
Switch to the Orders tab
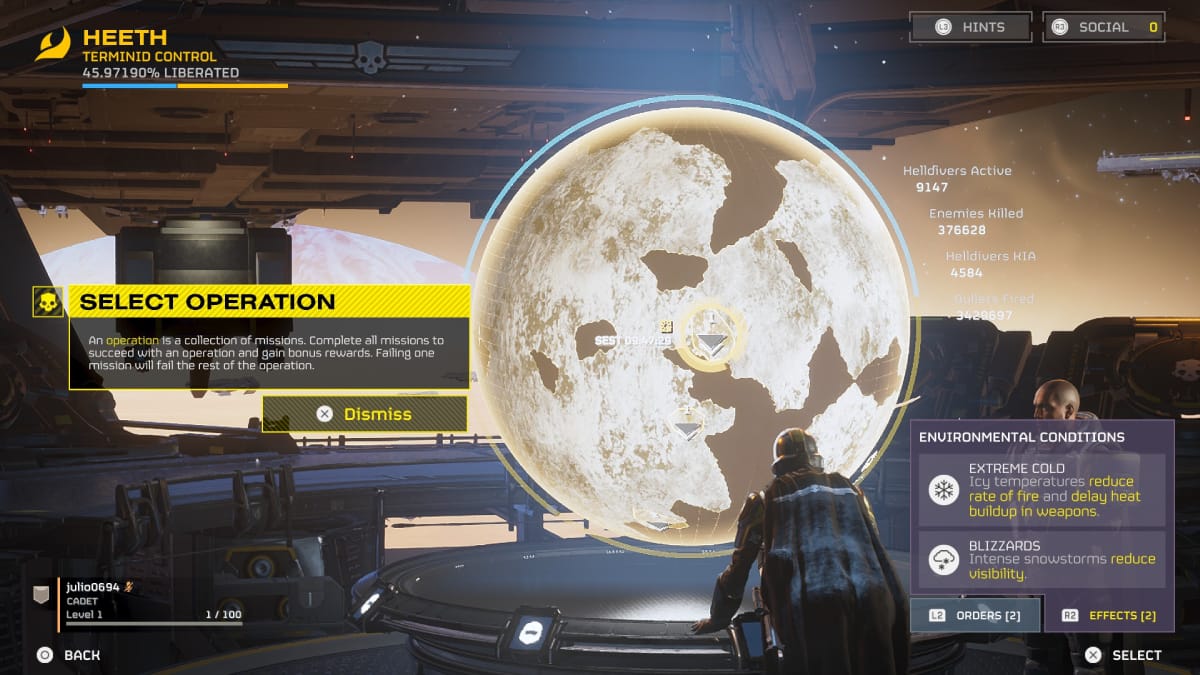pos(975,615)
